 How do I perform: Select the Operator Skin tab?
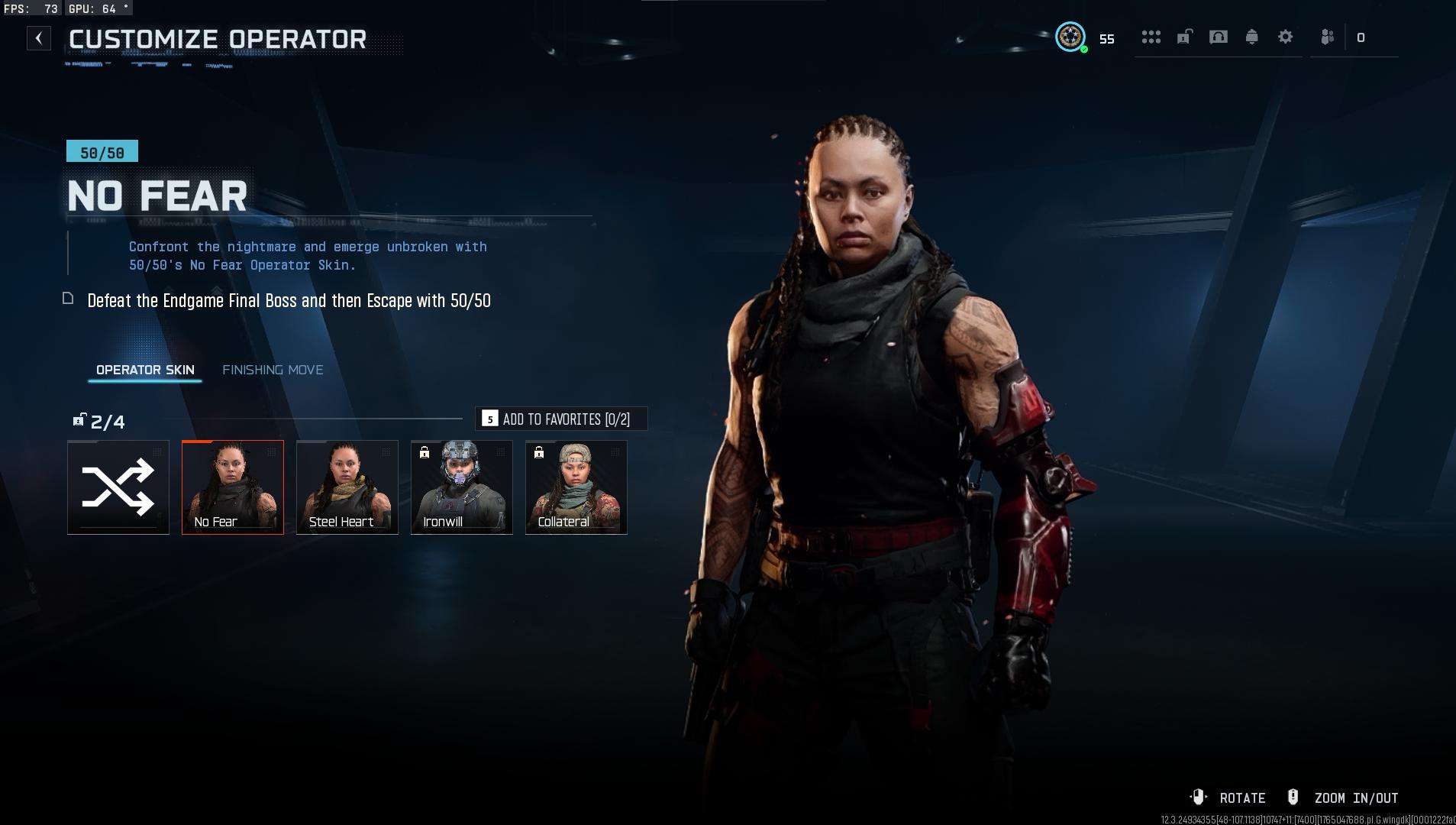145,370
